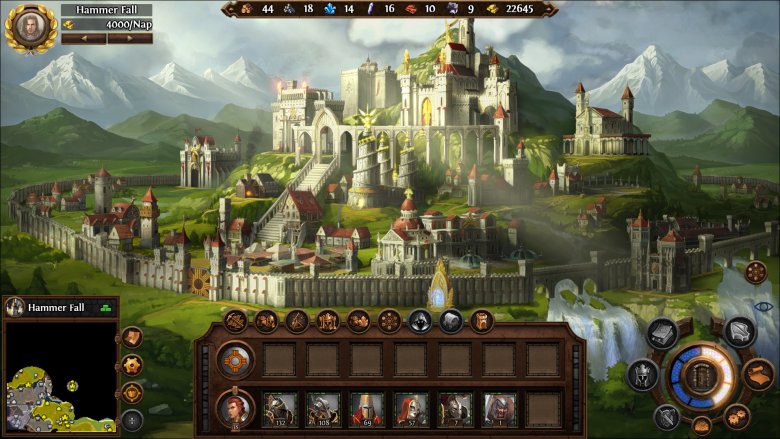Image resolution: width=780 pixels, height=439 pixels.
Task: Select the unit stack of 132 troops
Action: [x=279, y=409]
